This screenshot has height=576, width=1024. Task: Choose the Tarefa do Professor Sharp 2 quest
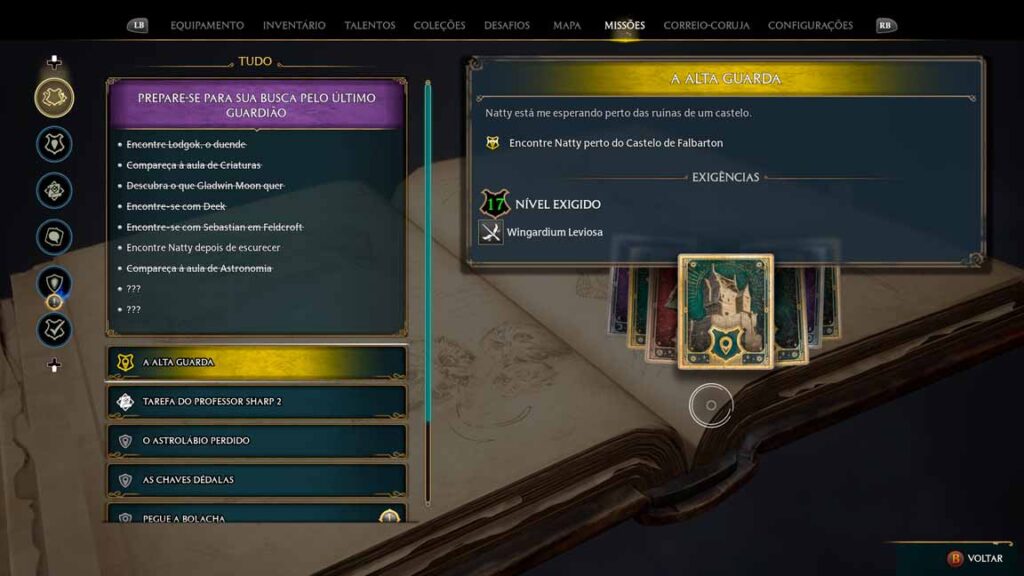click(256, 401)
